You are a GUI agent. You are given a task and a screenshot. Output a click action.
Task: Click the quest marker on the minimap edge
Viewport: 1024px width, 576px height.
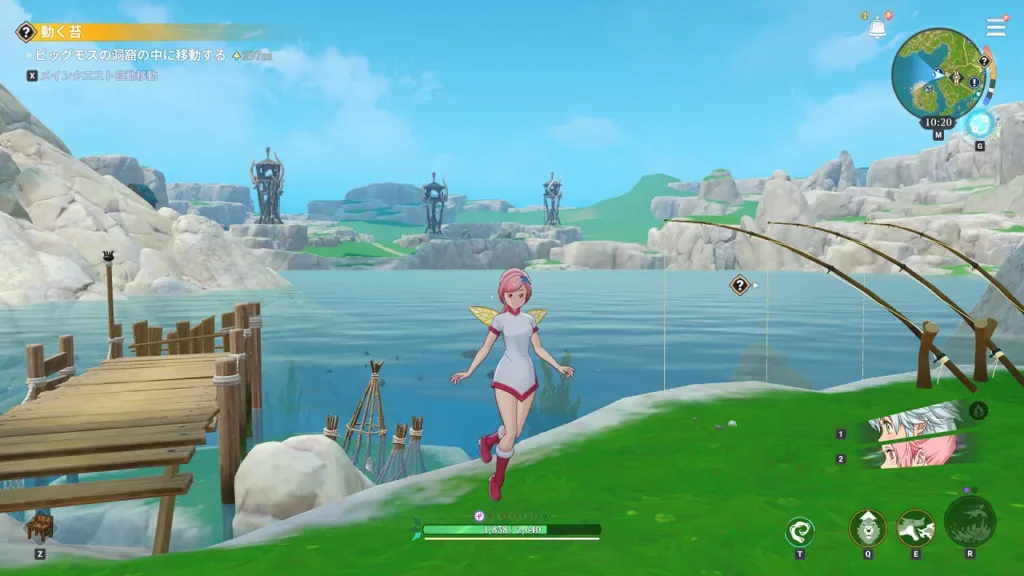[x=984, y=60]
